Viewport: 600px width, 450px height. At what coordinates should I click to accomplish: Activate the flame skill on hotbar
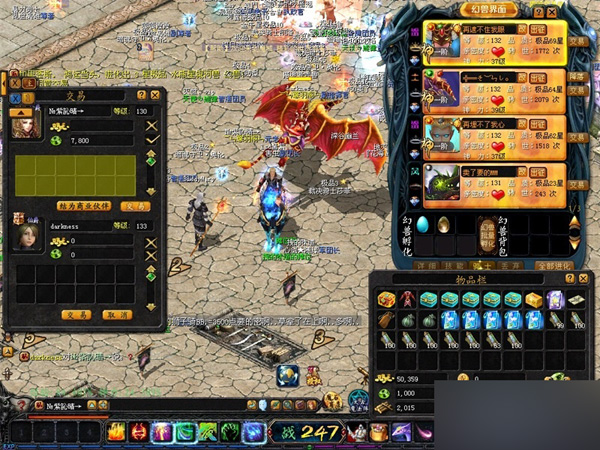(116, 433)
